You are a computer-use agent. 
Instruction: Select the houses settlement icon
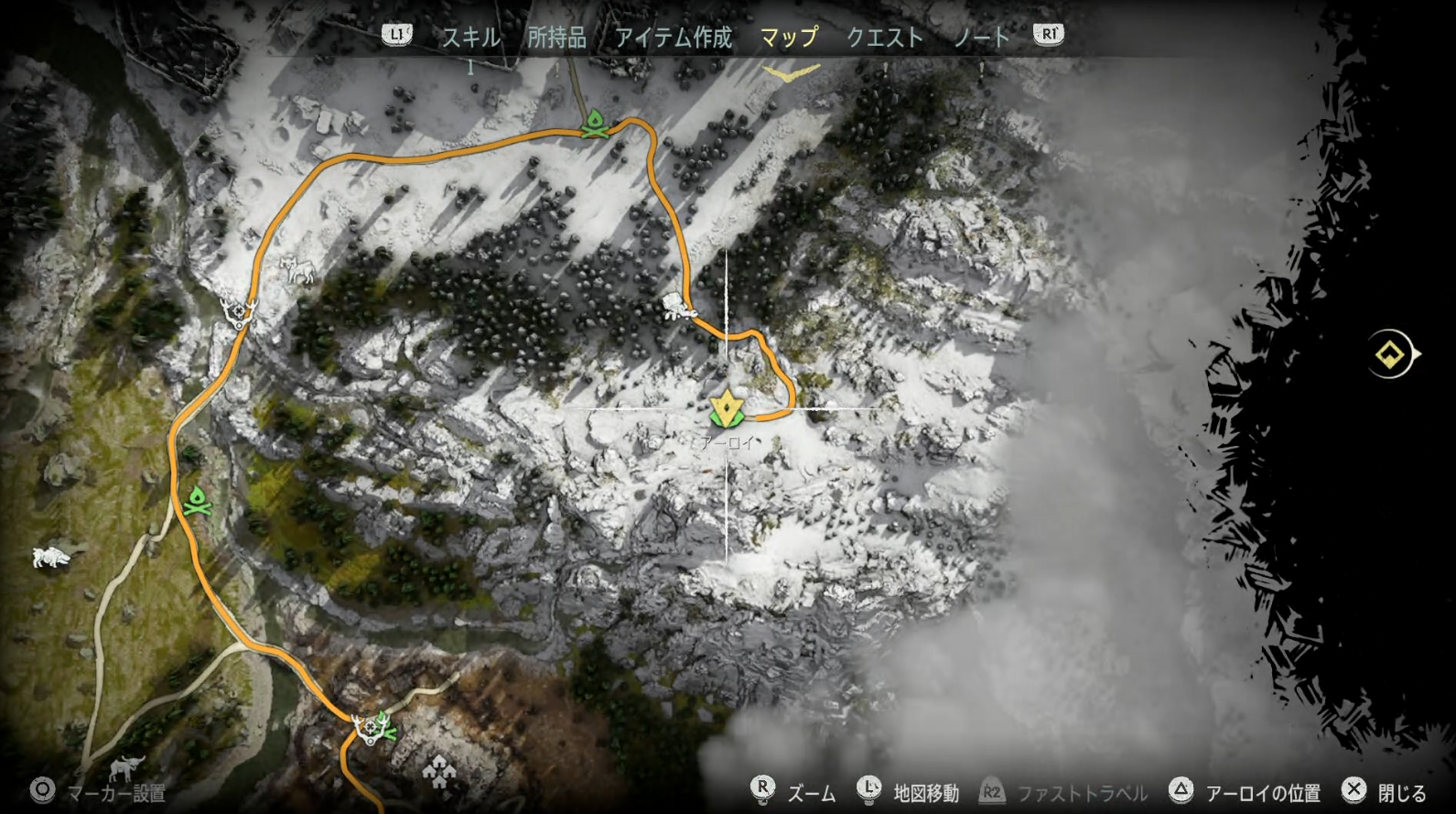(439, 774)
